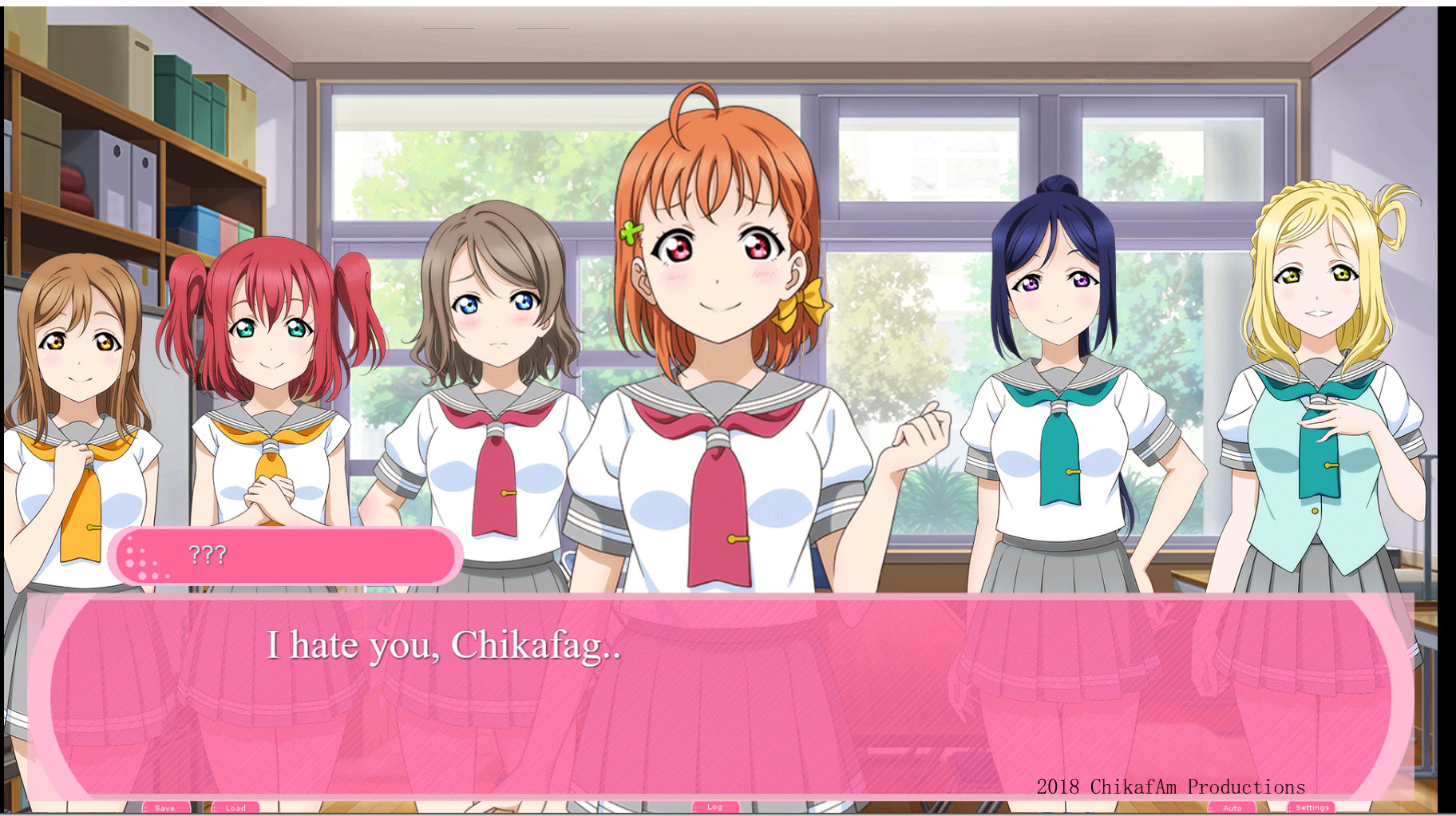Open the Settings menu
The width and height of the screenshot is (1456, 816).
[1314, 806]
